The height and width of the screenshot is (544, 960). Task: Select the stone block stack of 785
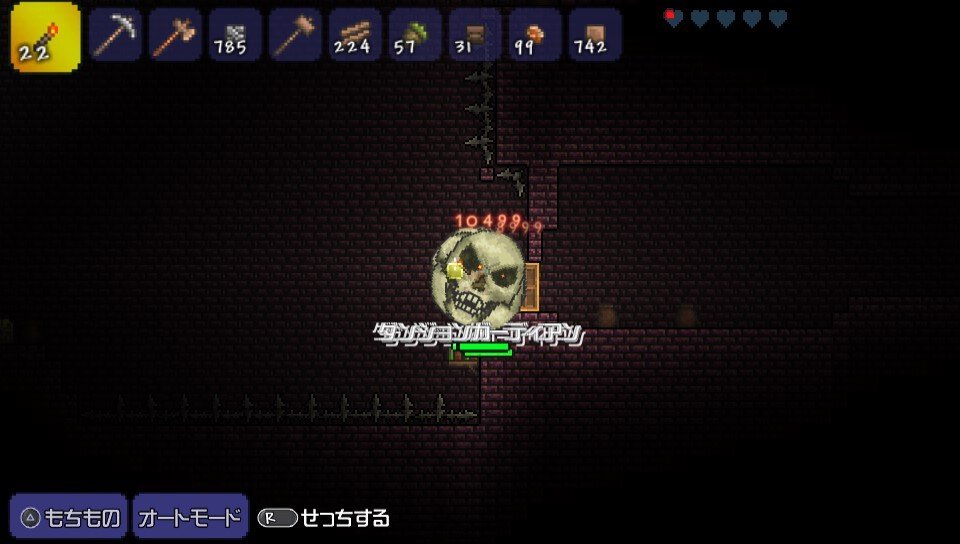235,35
